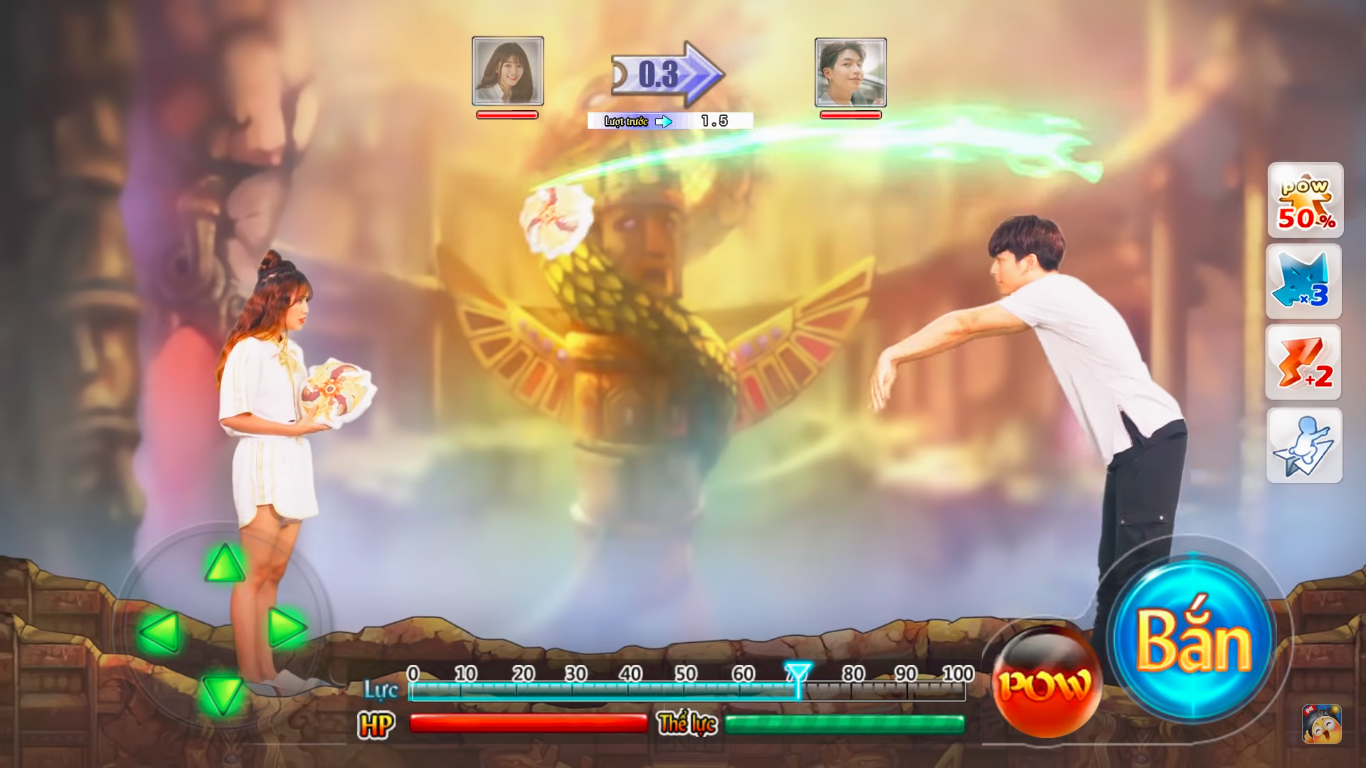Tap the green up arrow
The width and height of the screenshot is (1366, 768).
225,565
